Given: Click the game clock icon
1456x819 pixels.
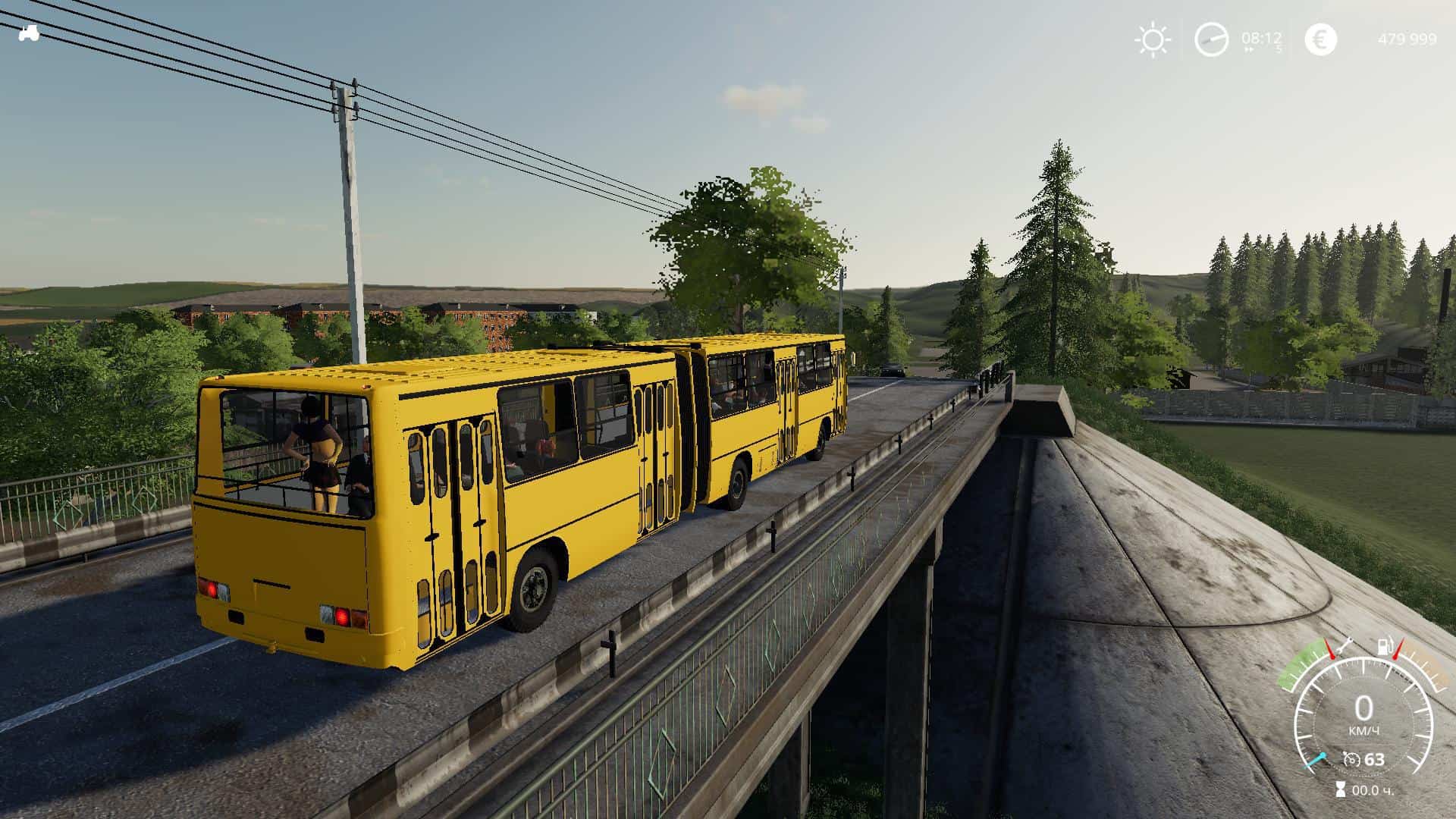Looking at the screenshot, I should point(1211,39).
